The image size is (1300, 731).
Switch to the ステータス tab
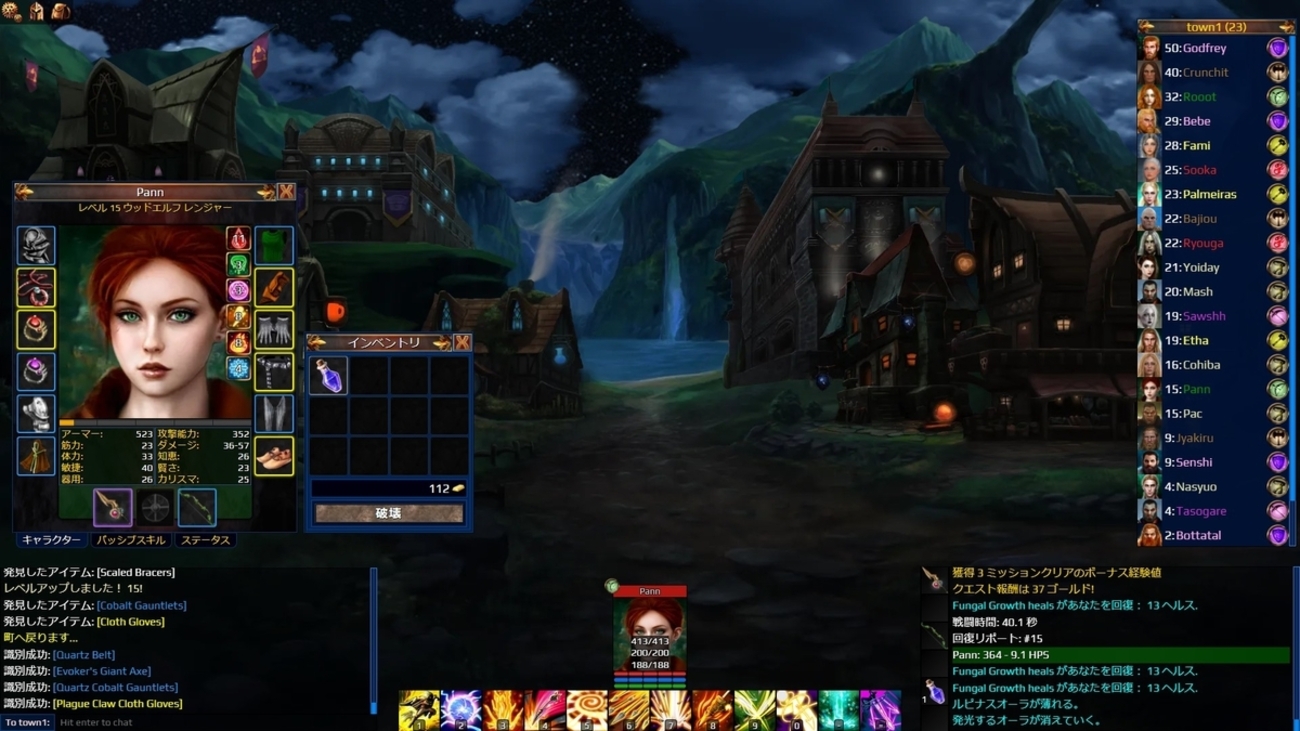[205, 540]
